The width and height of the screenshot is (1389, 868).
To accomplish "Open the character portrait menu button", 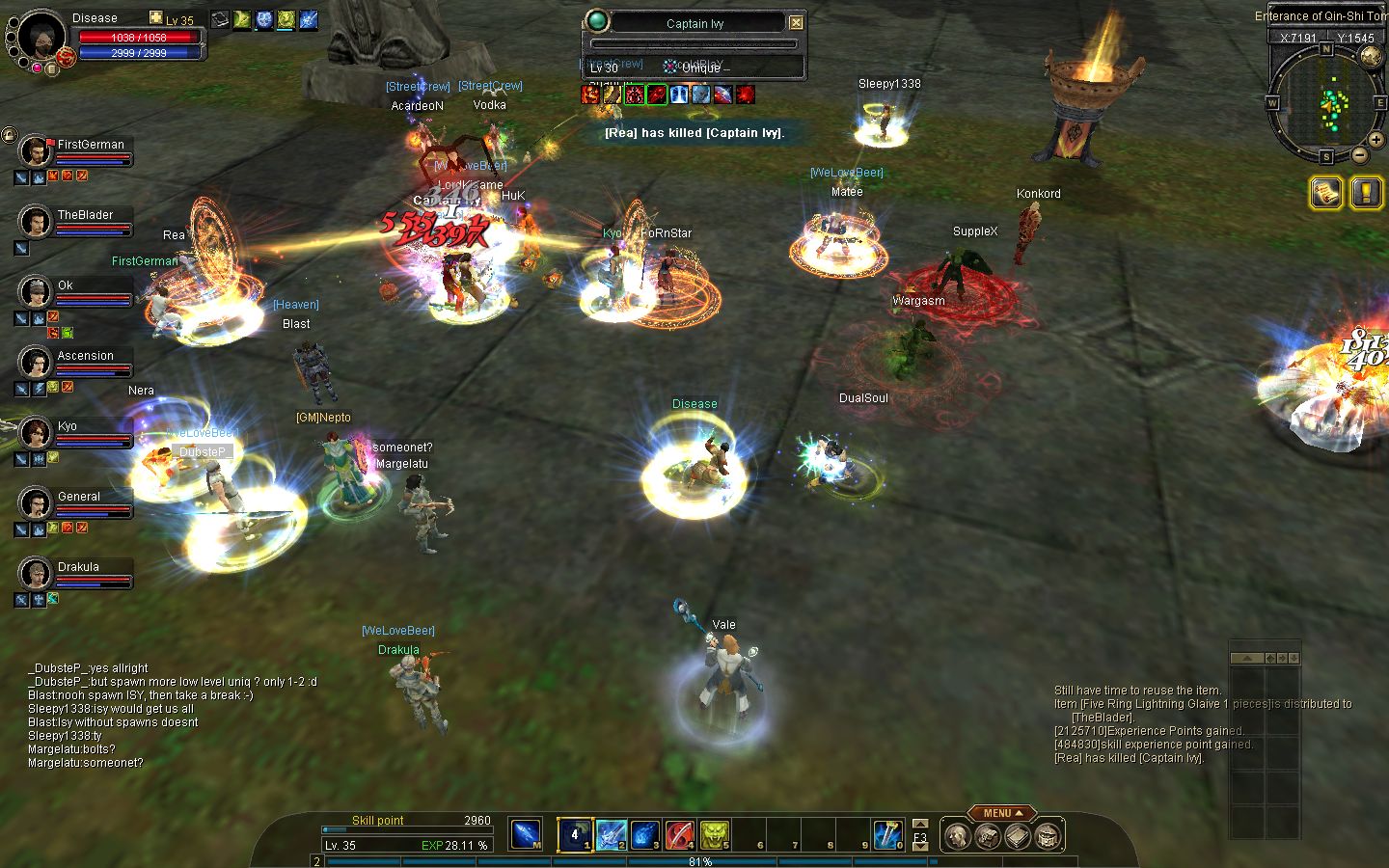I will [x=956, y=836].
